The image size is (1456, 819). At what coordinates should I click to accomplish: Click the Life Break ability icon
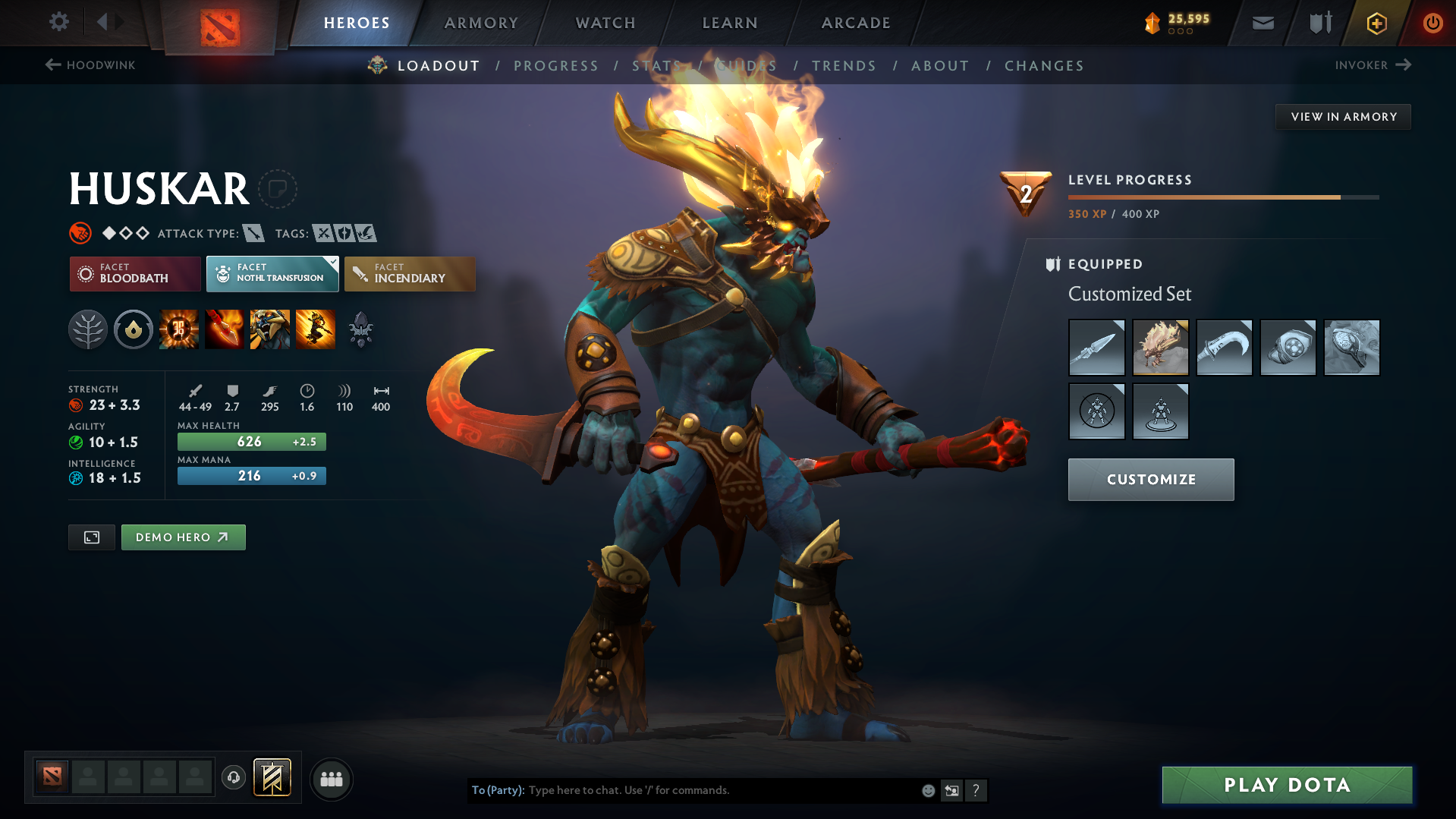pos(316,329)
